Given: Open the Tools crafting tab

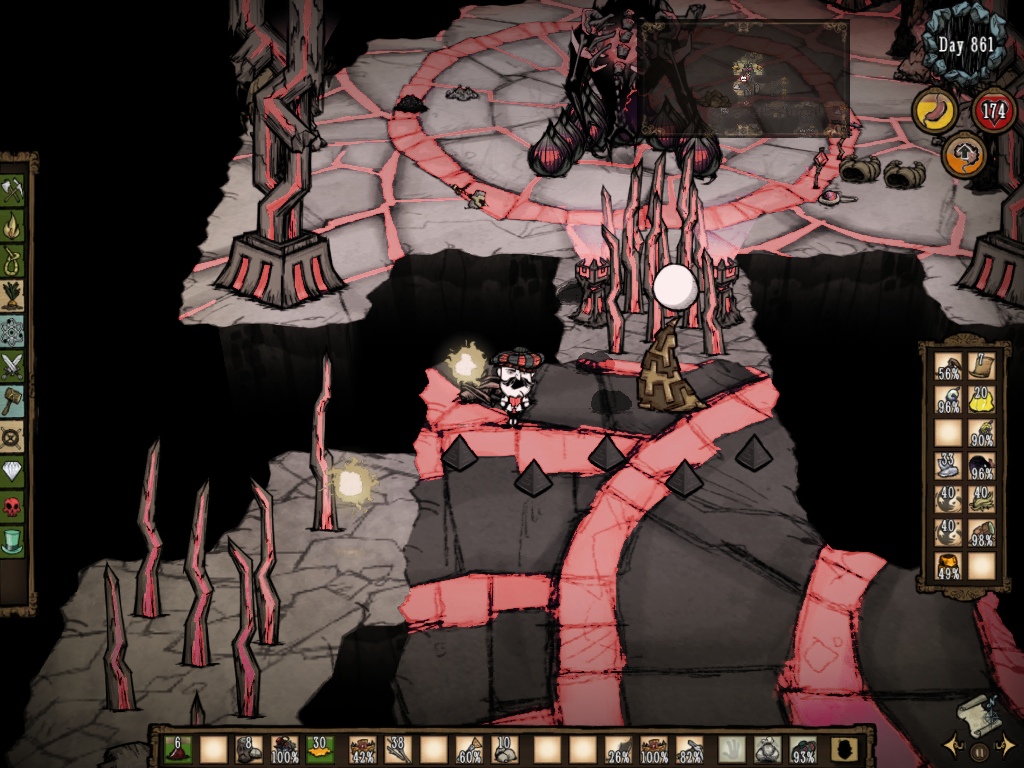Looking at the screenshot, I should [13, 189].
